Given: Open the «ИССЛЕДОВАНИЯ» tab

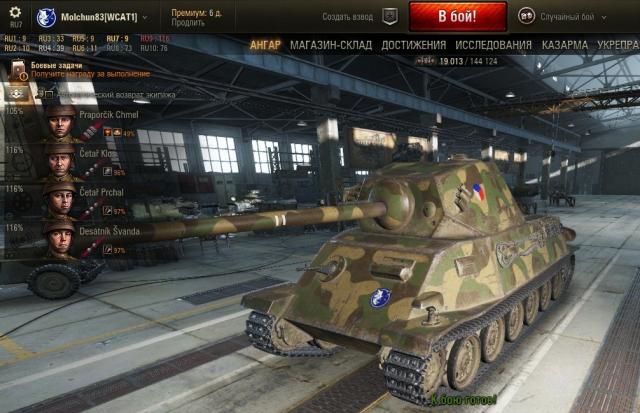Looking at the screenshot, I should point(493,45).
